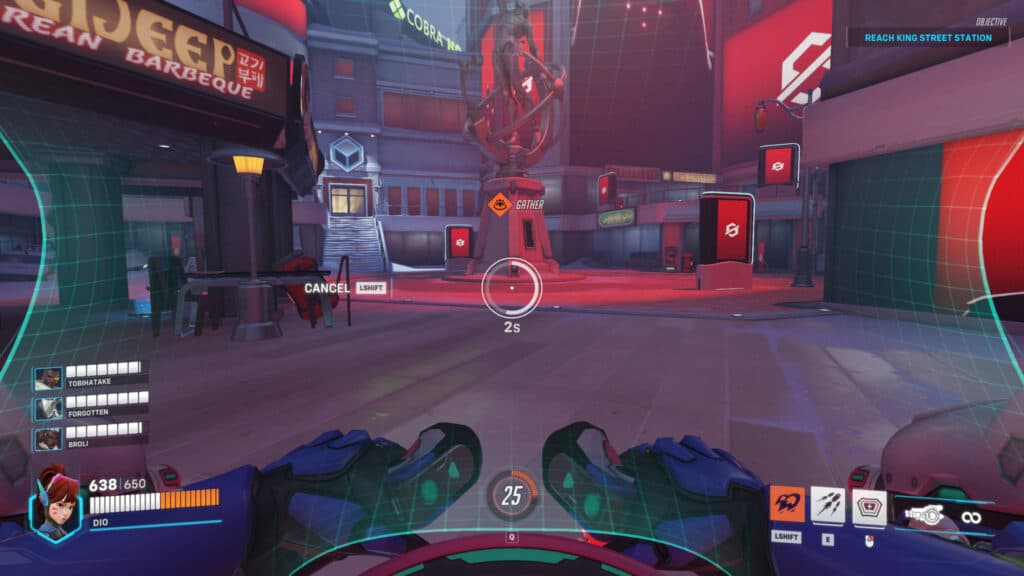Fire the Micro Missiles ability icon
1024x576 pixels.
click(828, 505)
